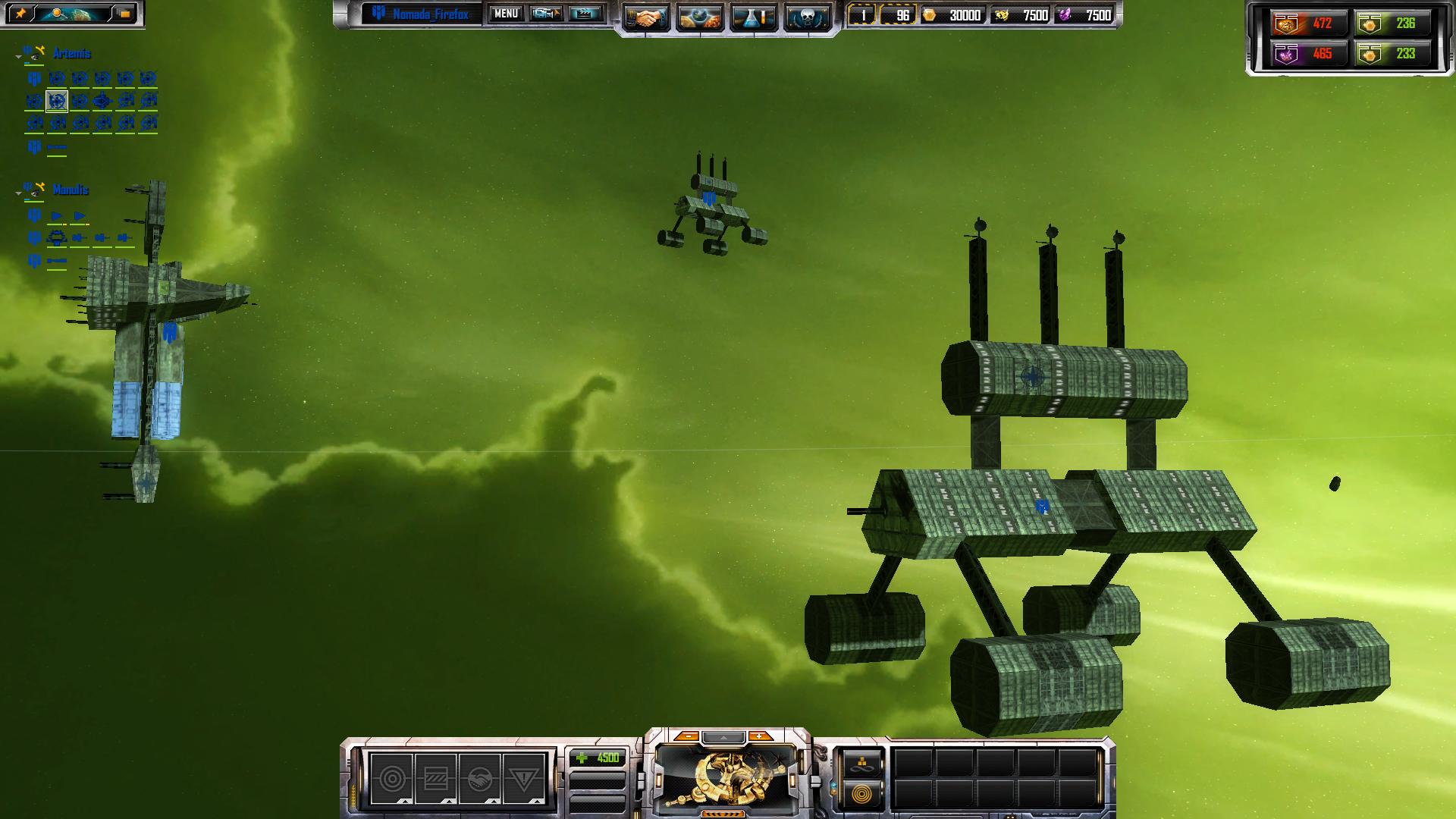Select the Manulis planet label
This screenshot has height=819, width=1456.
(x=71, y=190)
